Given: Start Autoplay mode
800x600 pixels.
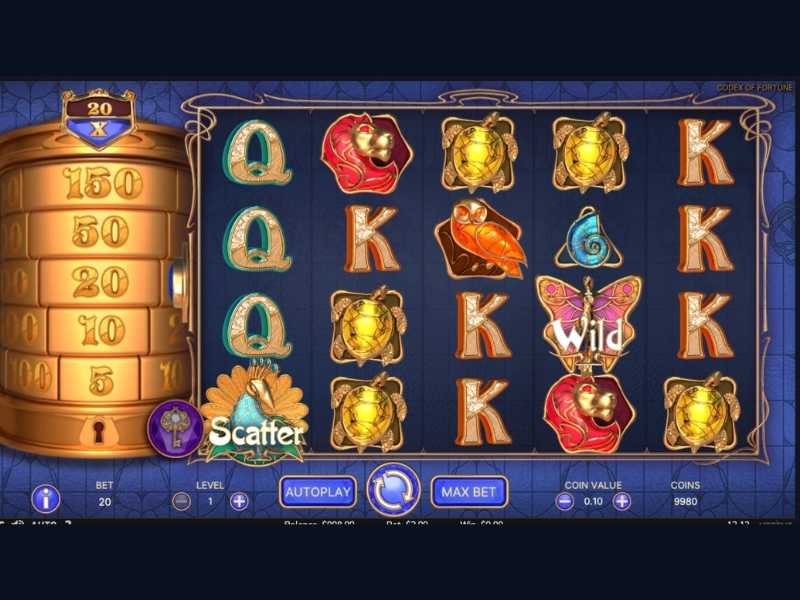Looking at the screenshot, I should pos(318,491).
